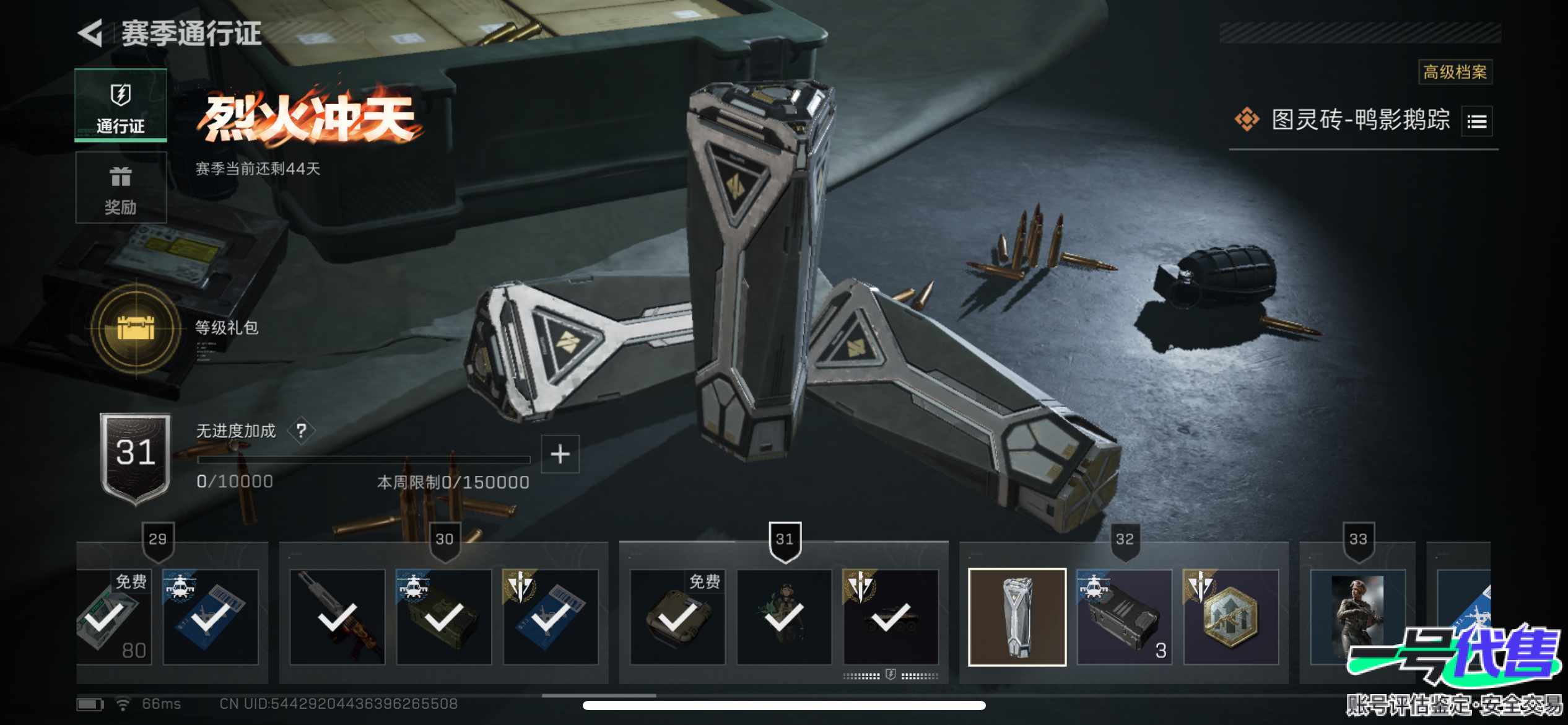
Task: Open the reward list icon beside 图灵砖-鸭影鹅踪
Action: 1476,121
